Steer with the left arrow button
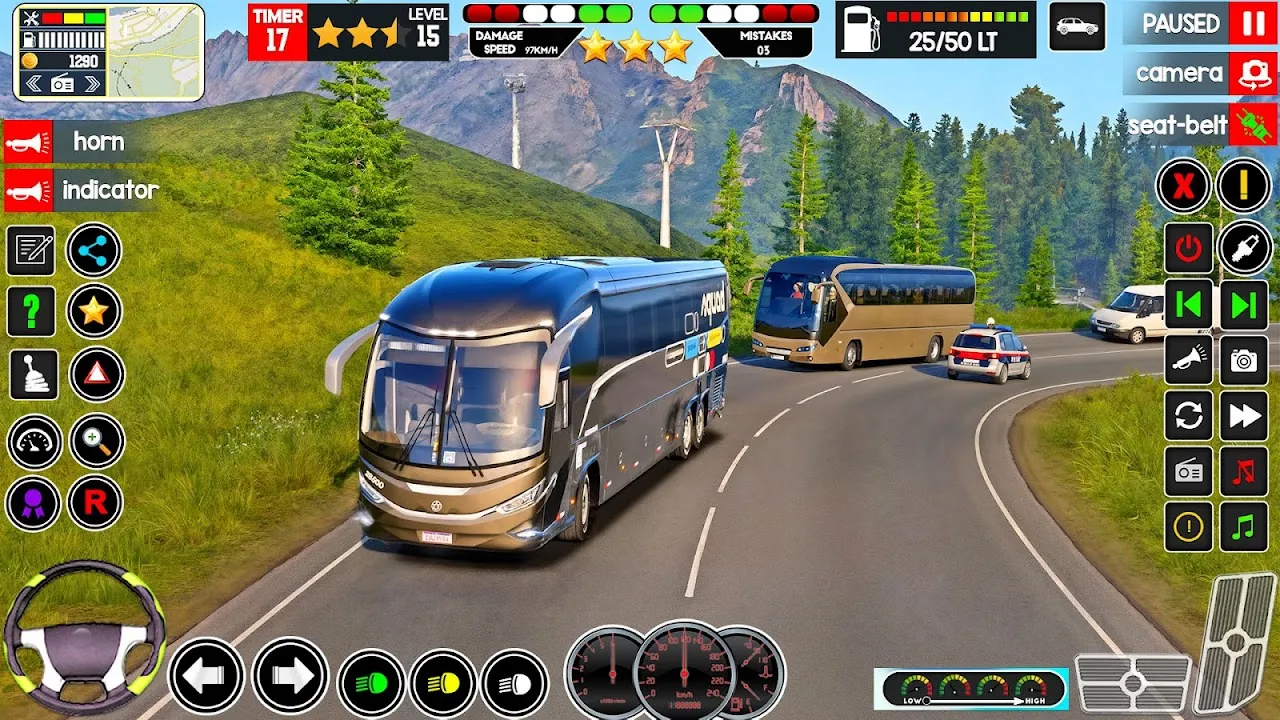 pyautogui.click(x=206, y=676)
